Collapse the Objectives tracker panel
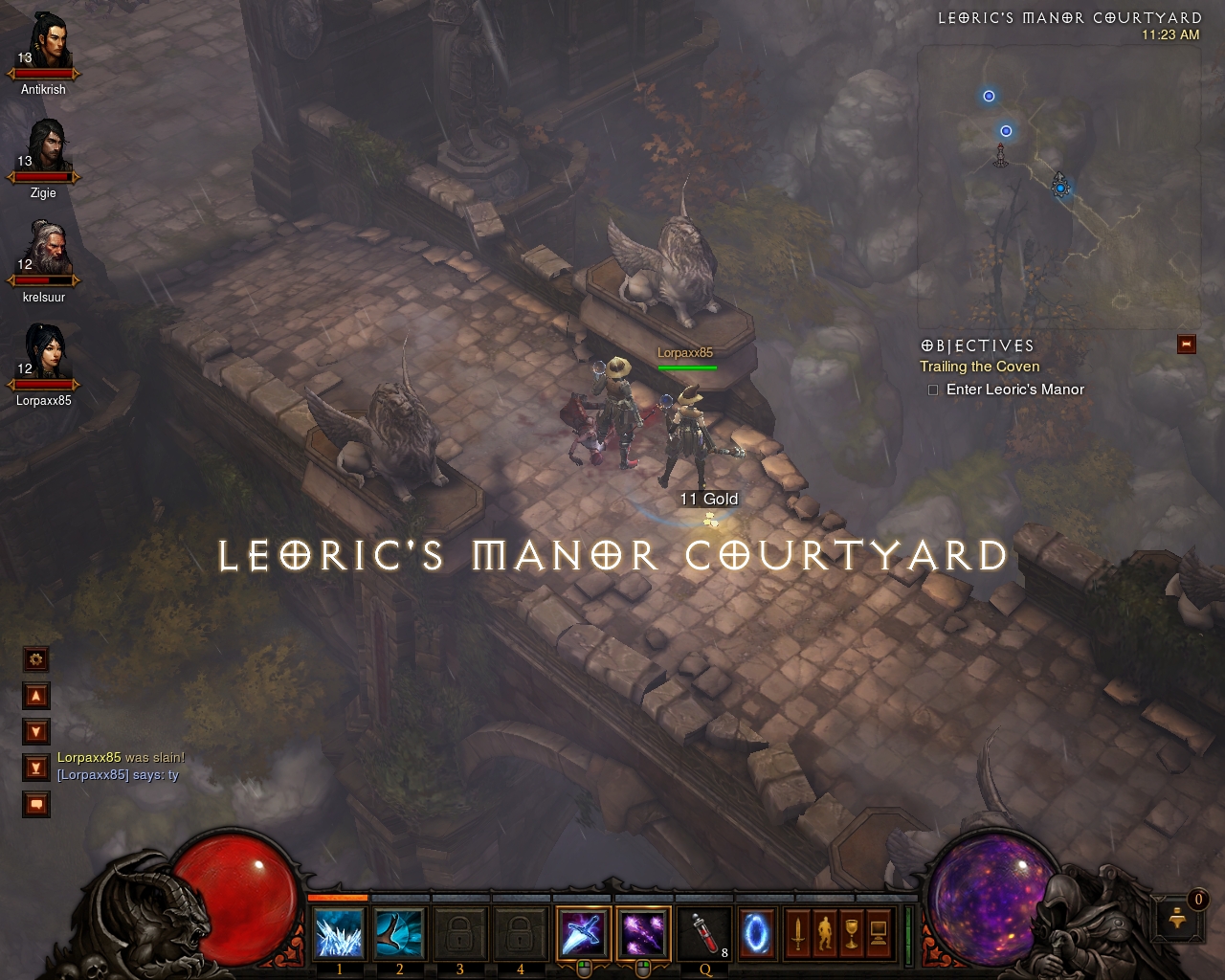1225x980 pixels. pyautogui.click(x=1187, y=345)
